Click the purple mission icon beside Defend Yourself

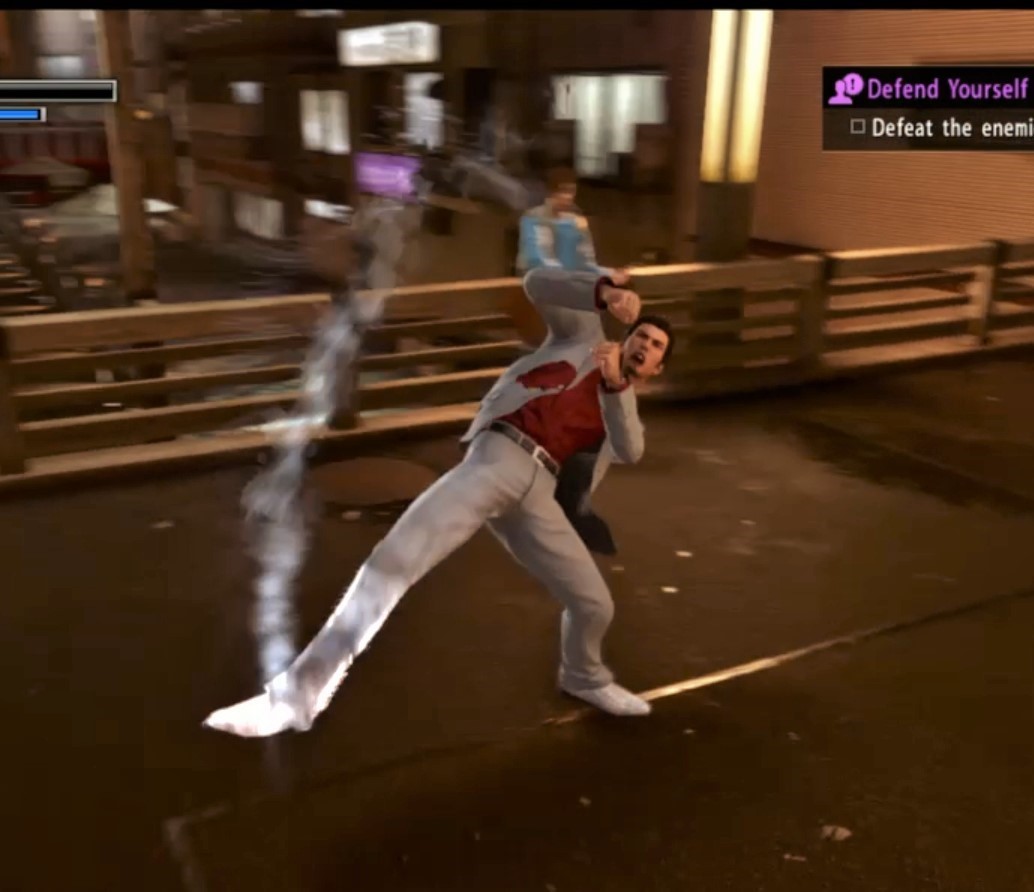click(x=845, y=89)
